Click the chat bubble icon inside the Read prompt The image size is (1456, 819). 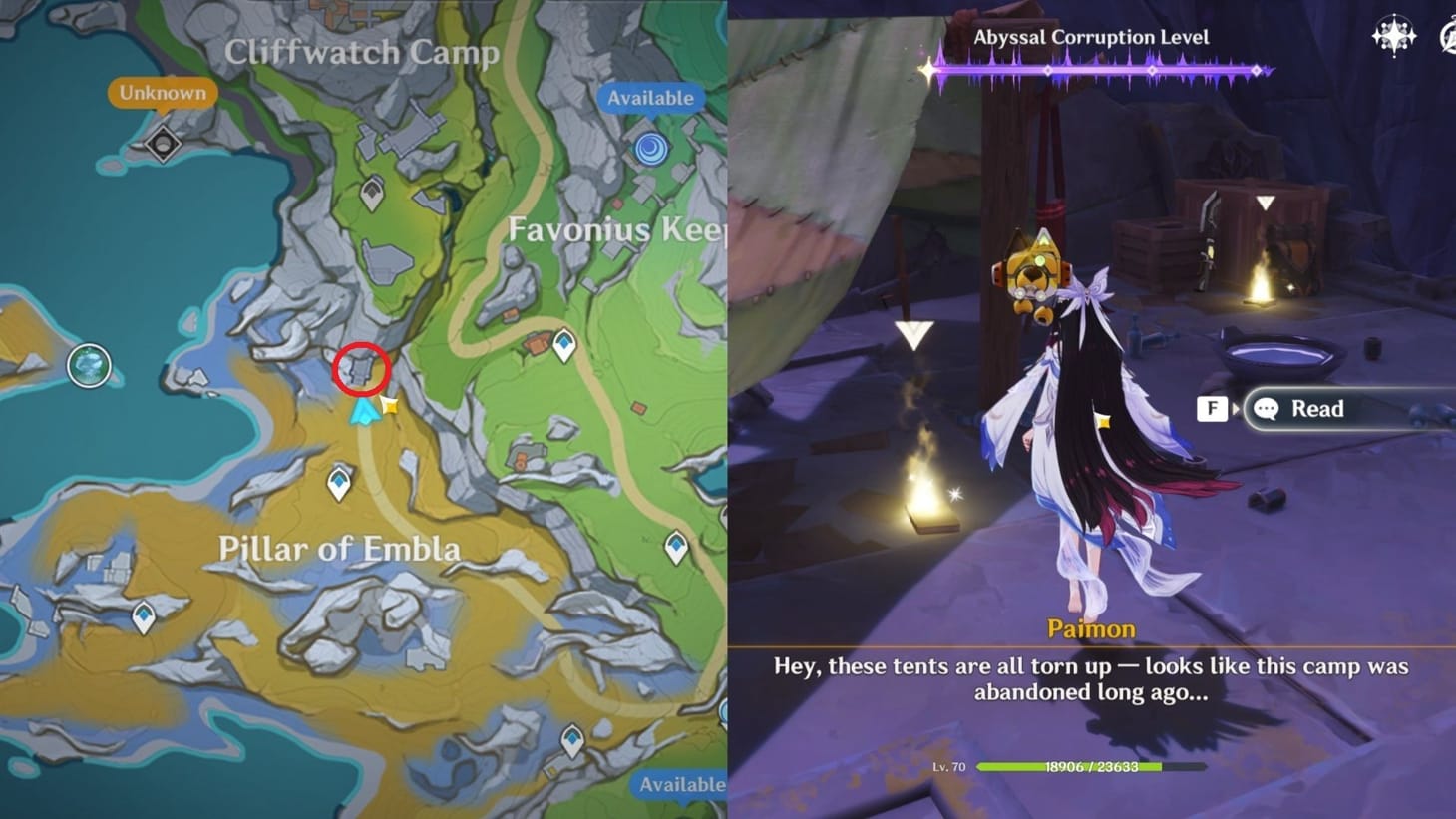[1267, 409]
